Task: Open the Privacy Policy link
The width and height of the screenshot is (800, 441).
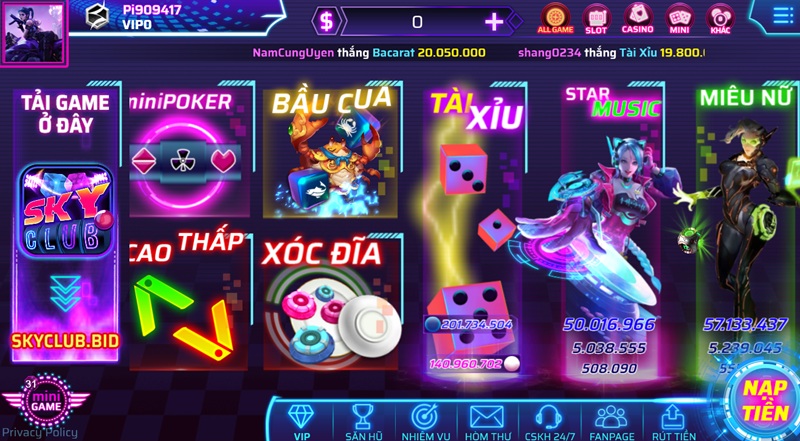Action: 40,433
